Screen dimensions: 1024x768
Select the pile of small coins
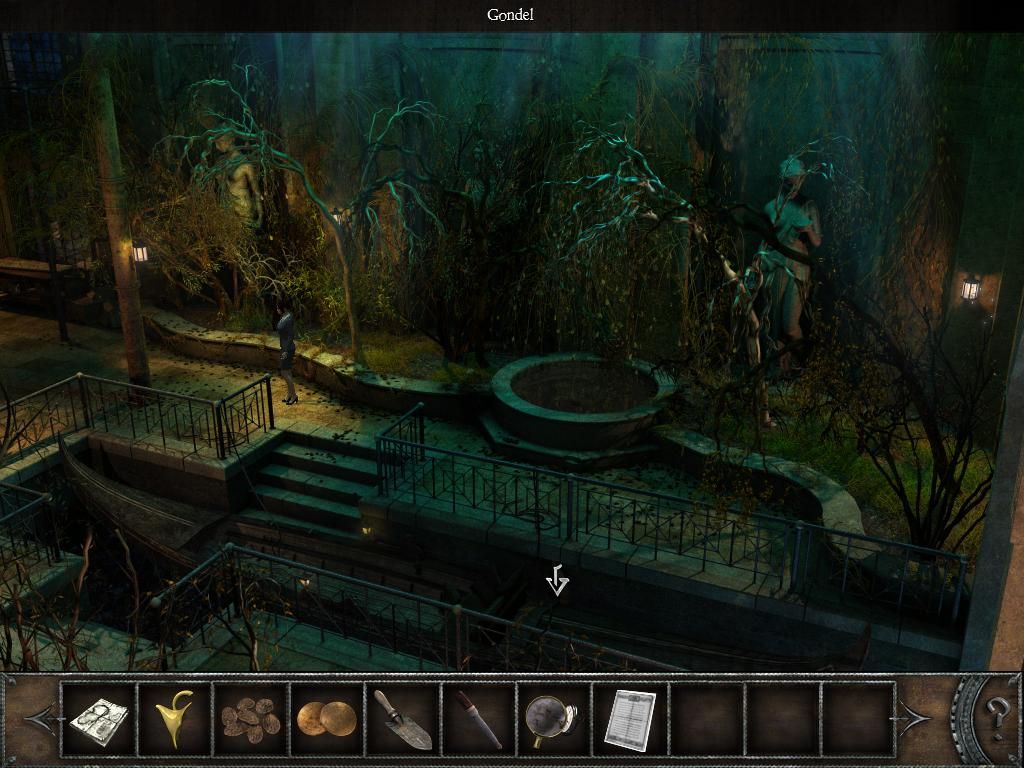251,718
